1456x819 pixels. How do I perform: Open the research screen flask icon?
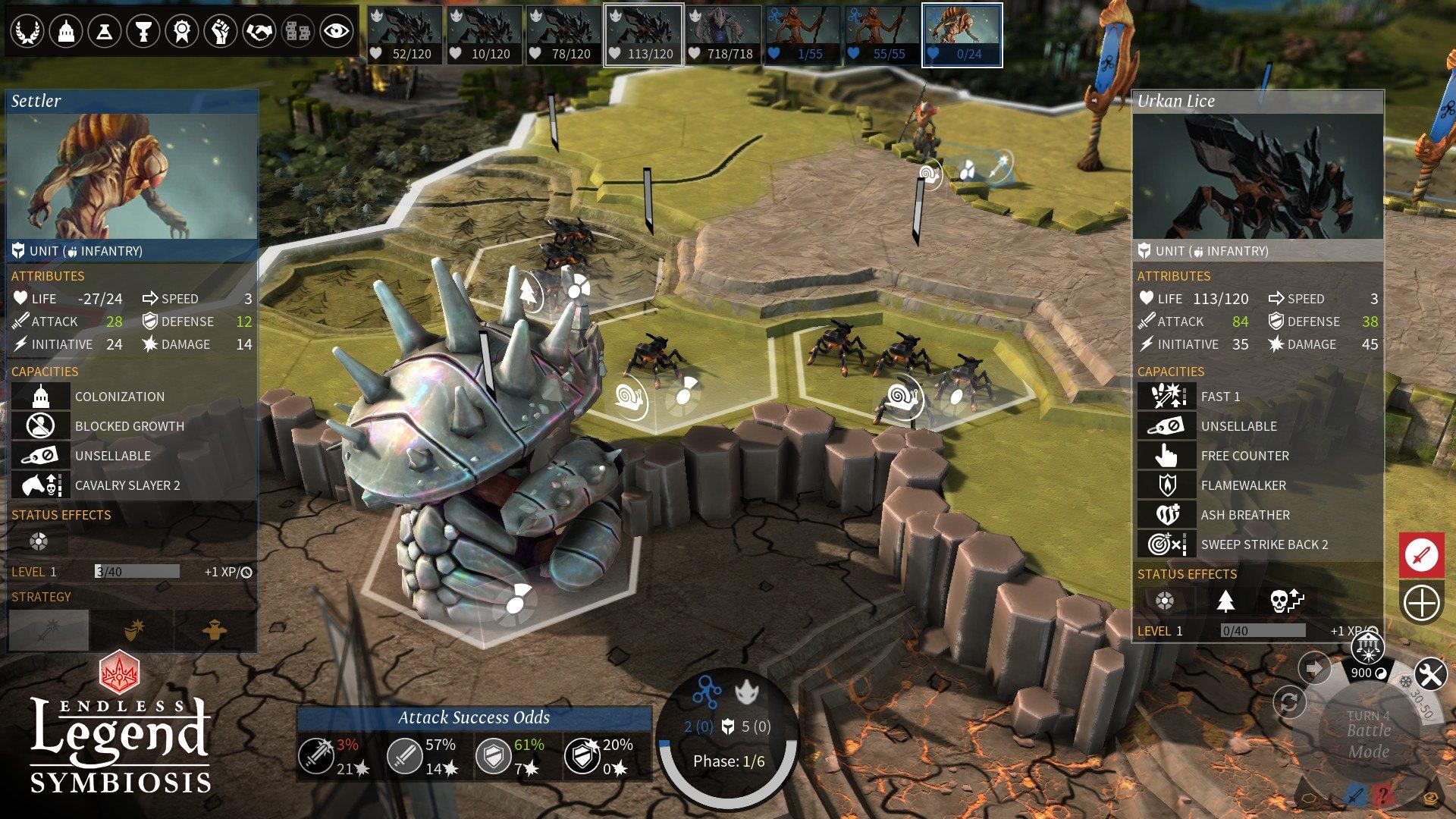106,30
